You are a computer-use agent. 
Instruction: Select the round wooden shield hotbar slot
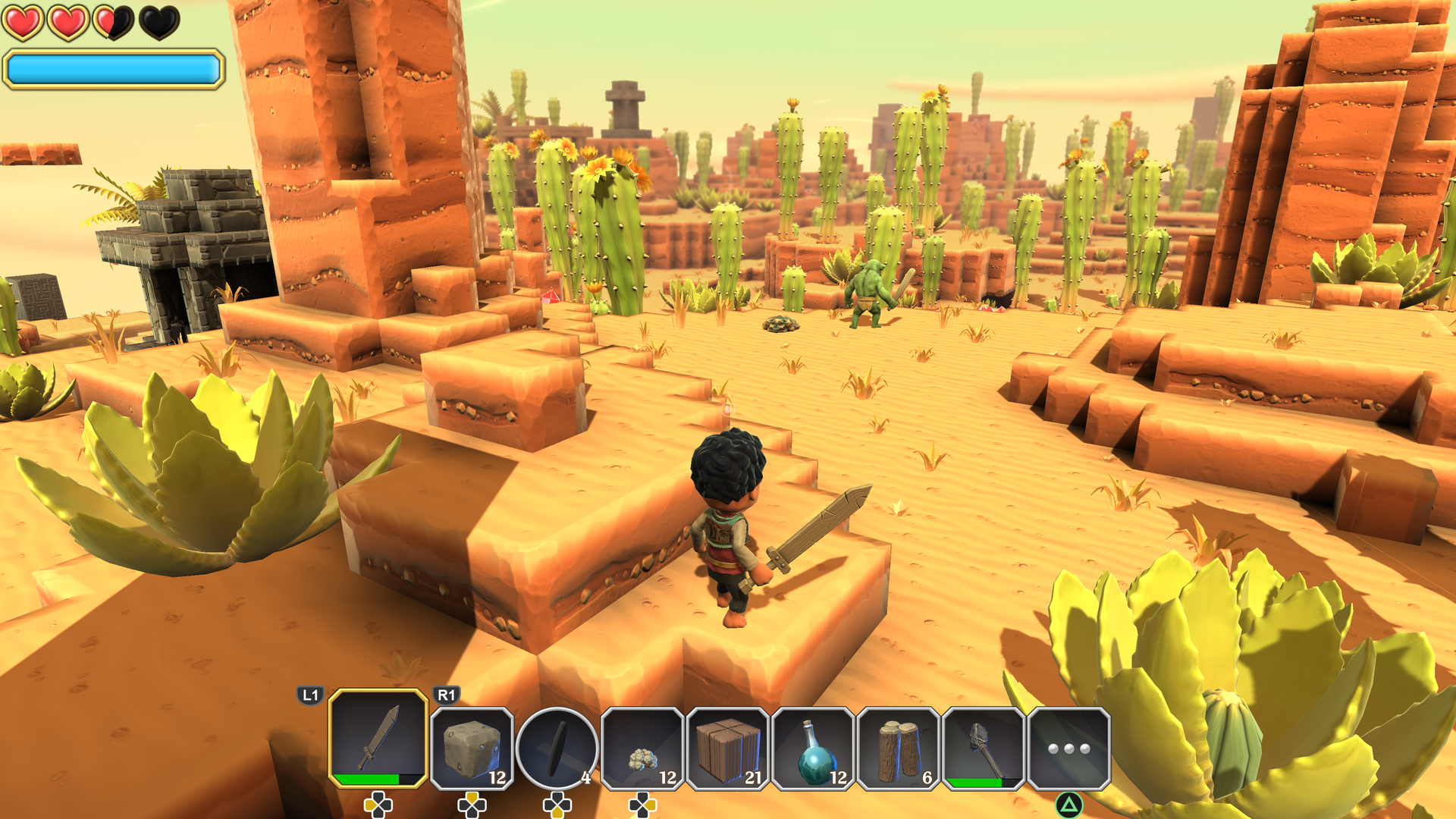[557, 747]
